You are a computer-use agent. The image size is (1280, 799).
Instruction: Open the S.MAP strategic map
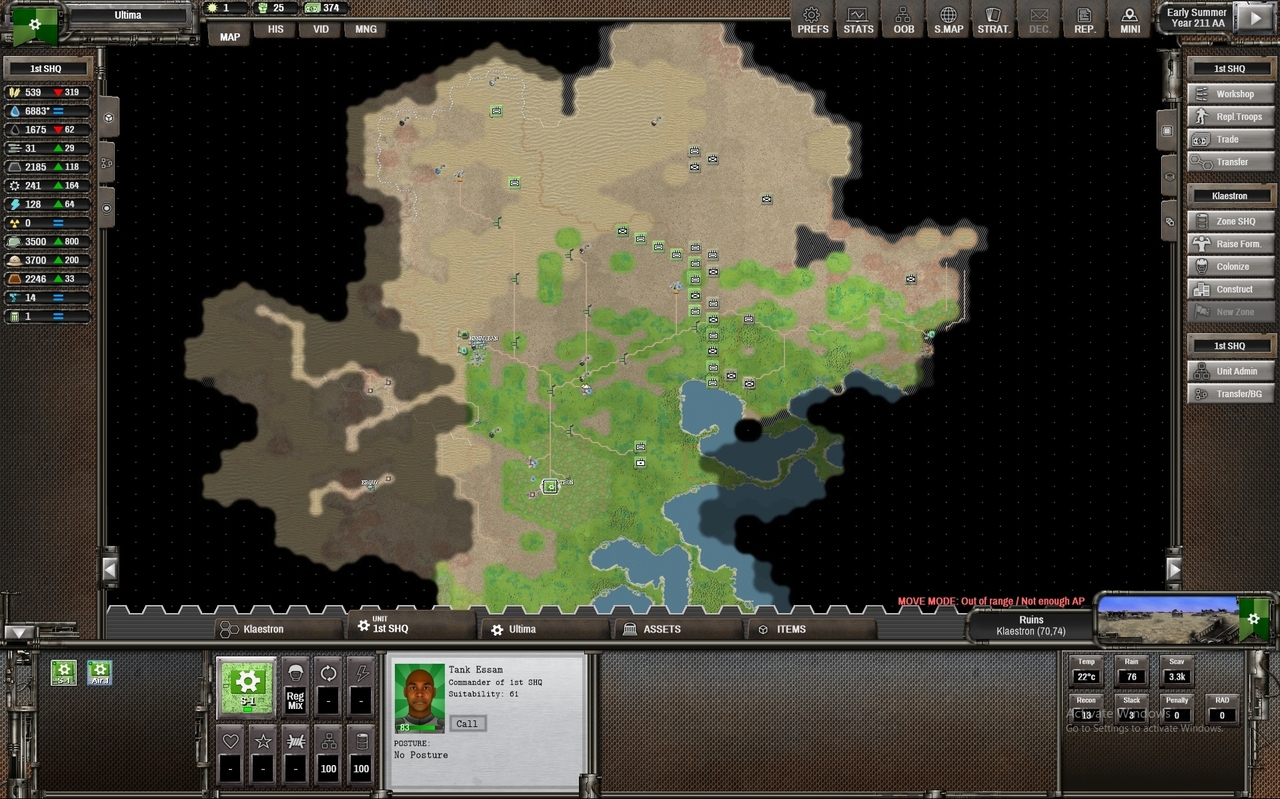(948, 20)
